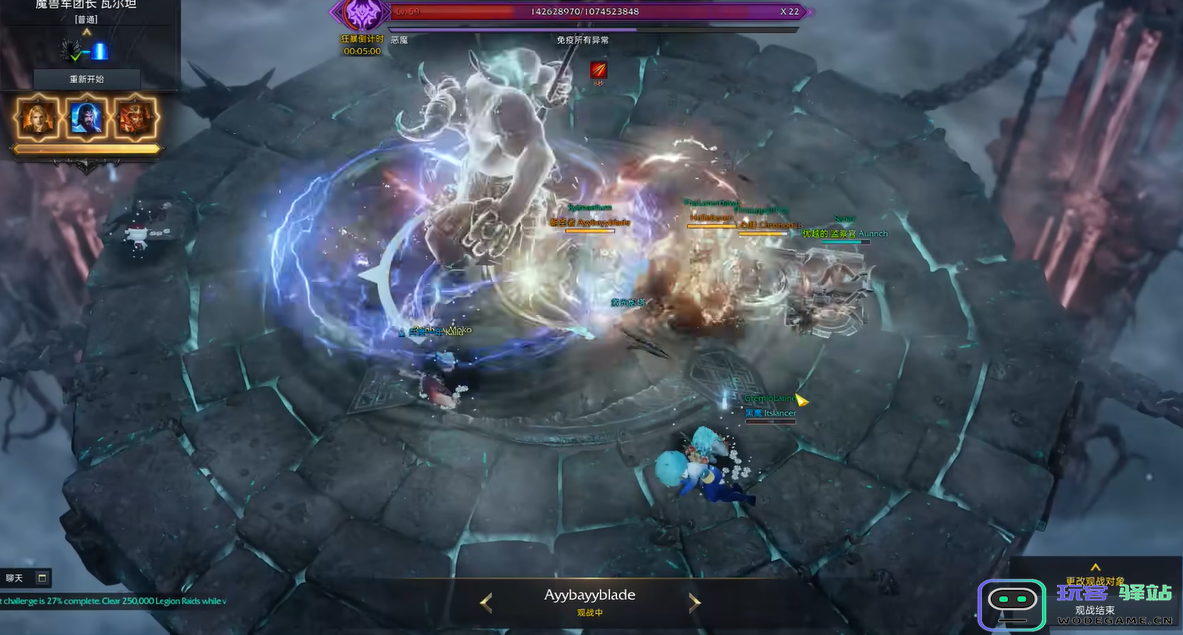Click the blue gate progress icon
The height and width of the screenshot is (635, 1183).
100,51
